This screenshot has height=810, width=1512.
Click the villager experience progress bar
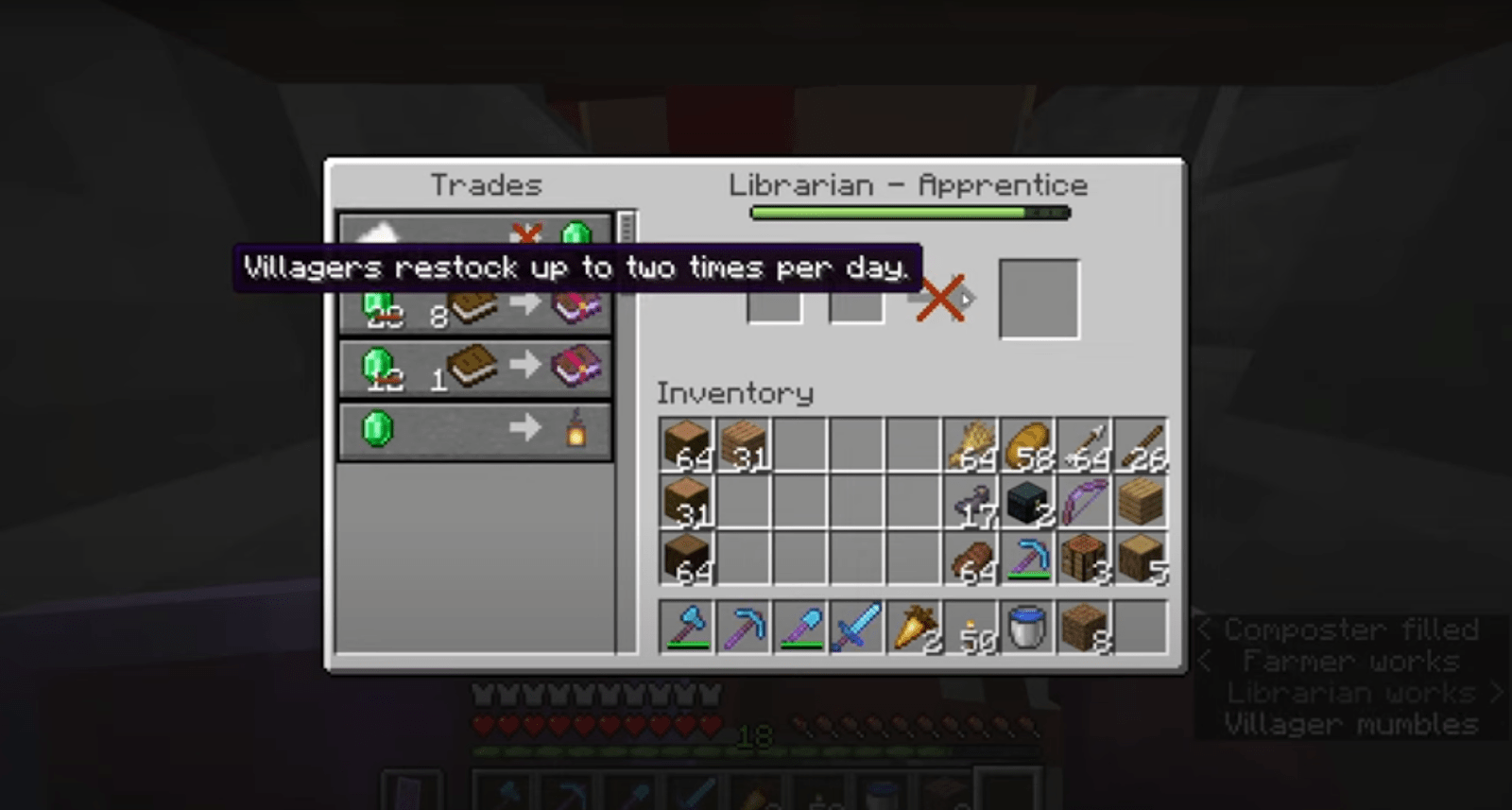click(907, 213)
